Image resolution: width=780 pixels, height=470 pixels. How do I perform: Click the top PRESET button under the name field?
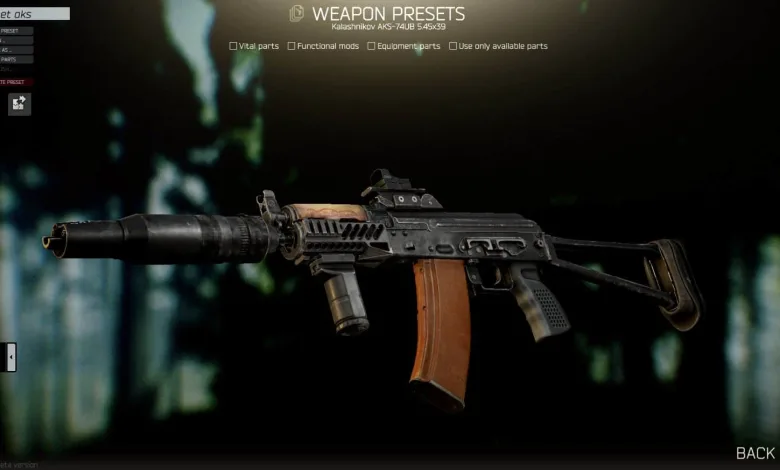16,31
